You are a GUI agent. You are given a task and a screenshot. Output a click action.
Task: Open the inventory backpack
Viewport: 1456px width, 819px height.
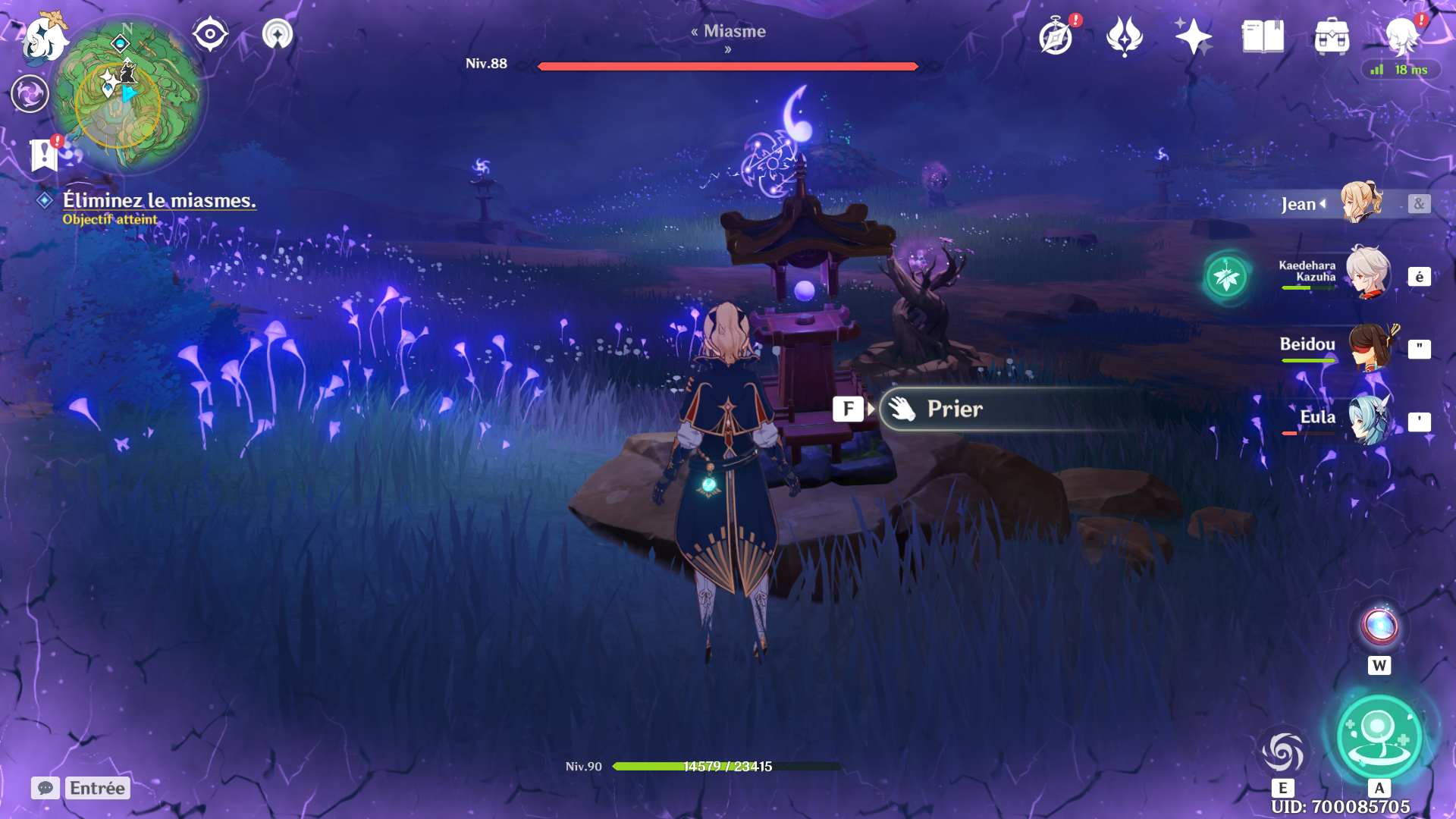pyautogui.click(x=1332, y=36)
